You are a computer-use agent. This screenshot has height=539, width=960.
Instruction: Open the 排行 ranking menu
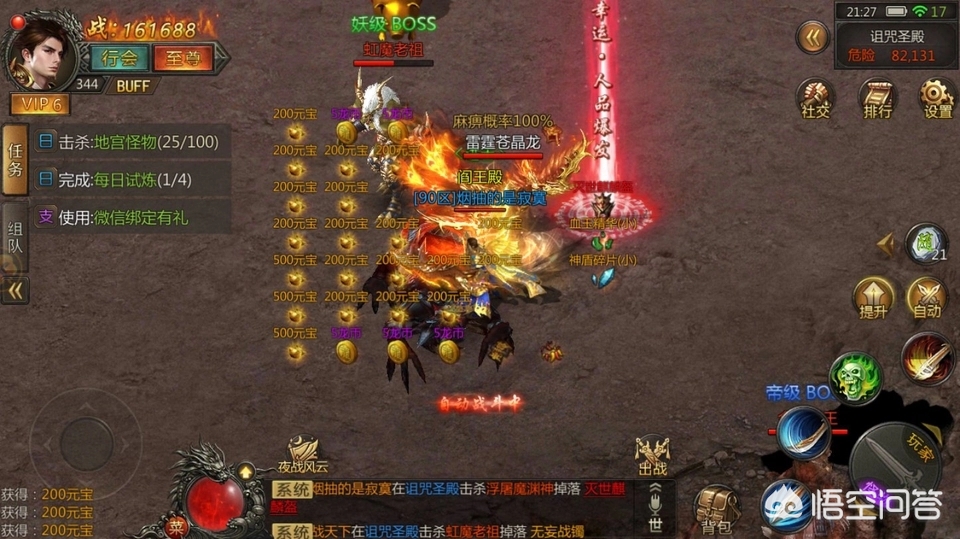point(877,99)
